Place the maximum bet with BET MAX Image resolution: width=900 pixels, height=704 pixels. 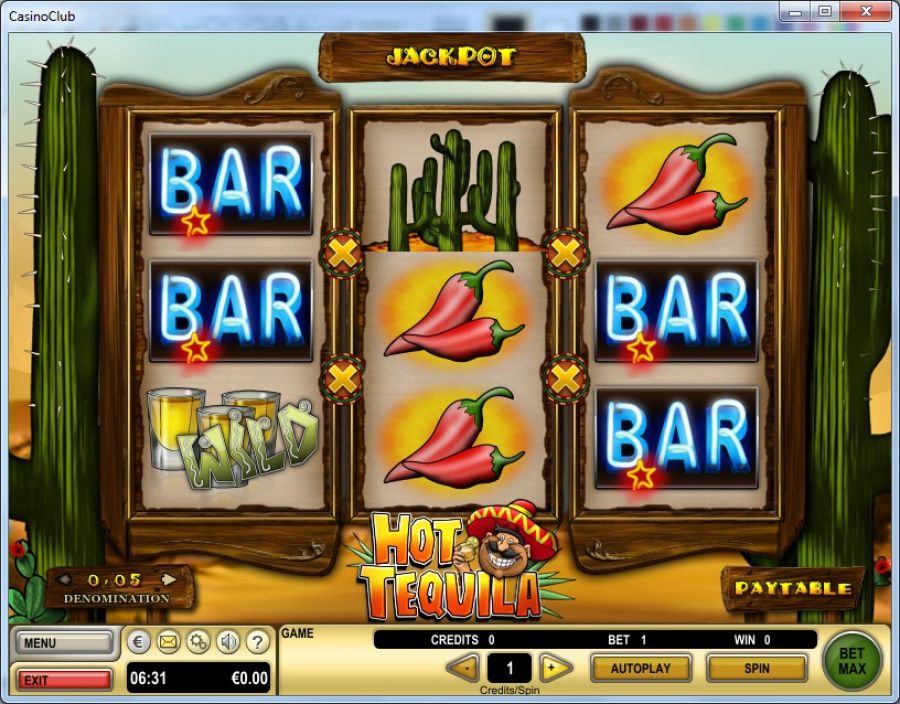tap(852, 660)
